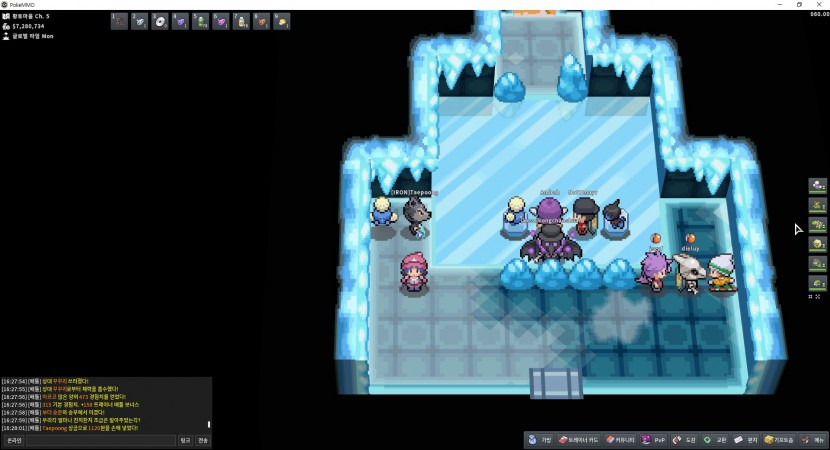This screenshot has width=830, height=450.
Task: Minimize the PokeMMO window
Action: tap(777, 4)
